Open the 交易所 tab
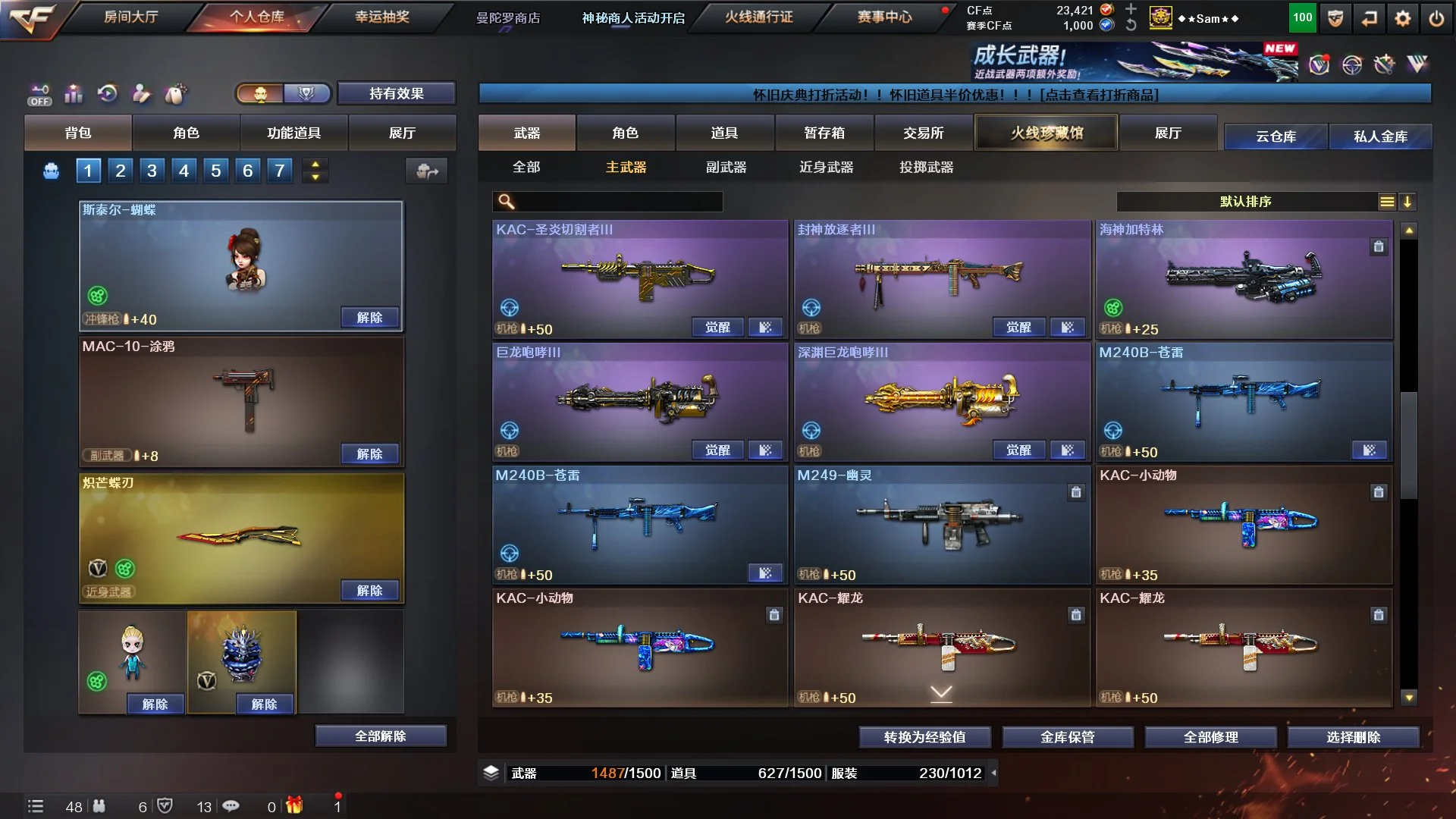 923,133
